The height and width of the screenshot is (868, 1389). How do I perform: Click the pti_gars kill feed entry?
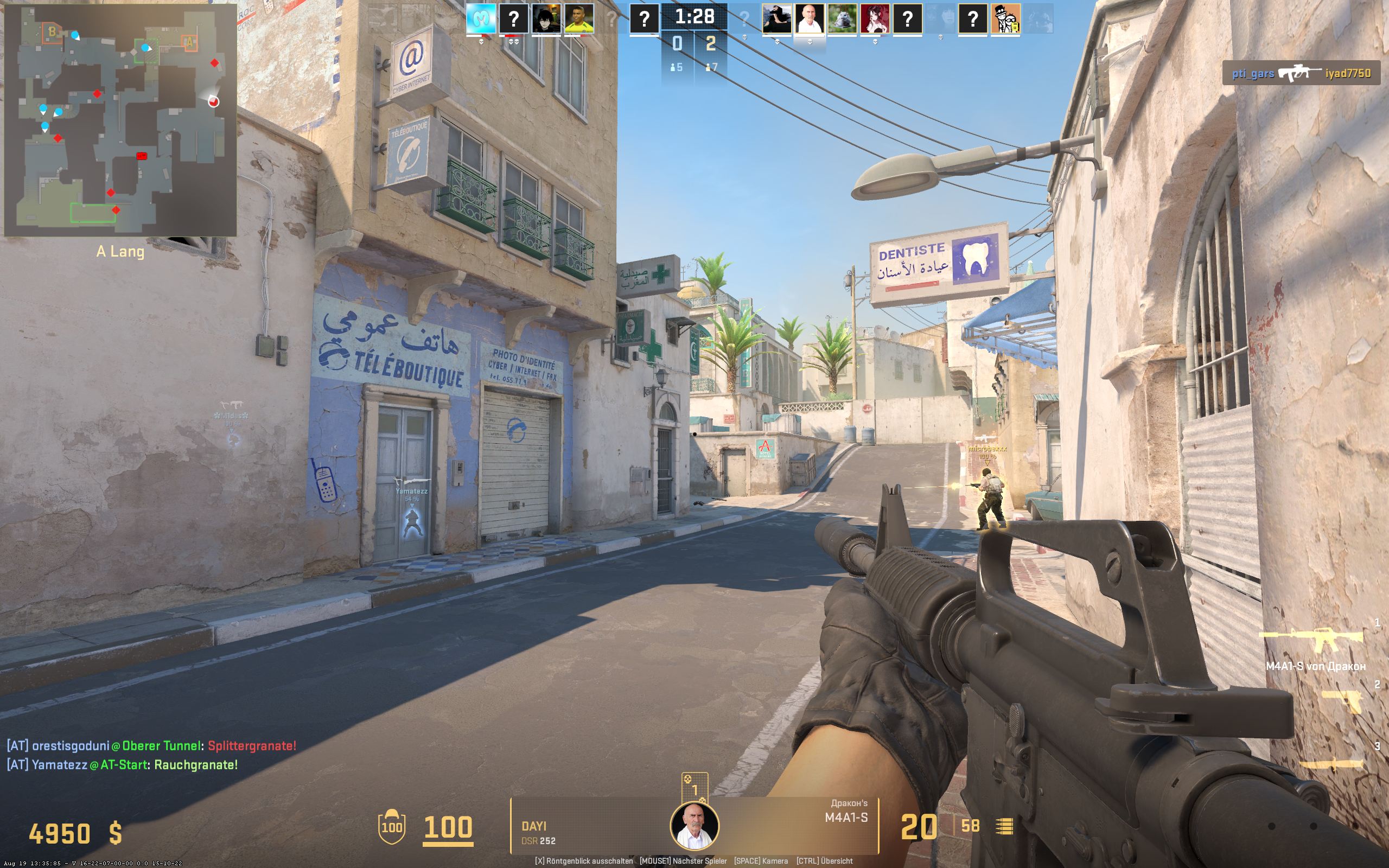[1301, 73]
